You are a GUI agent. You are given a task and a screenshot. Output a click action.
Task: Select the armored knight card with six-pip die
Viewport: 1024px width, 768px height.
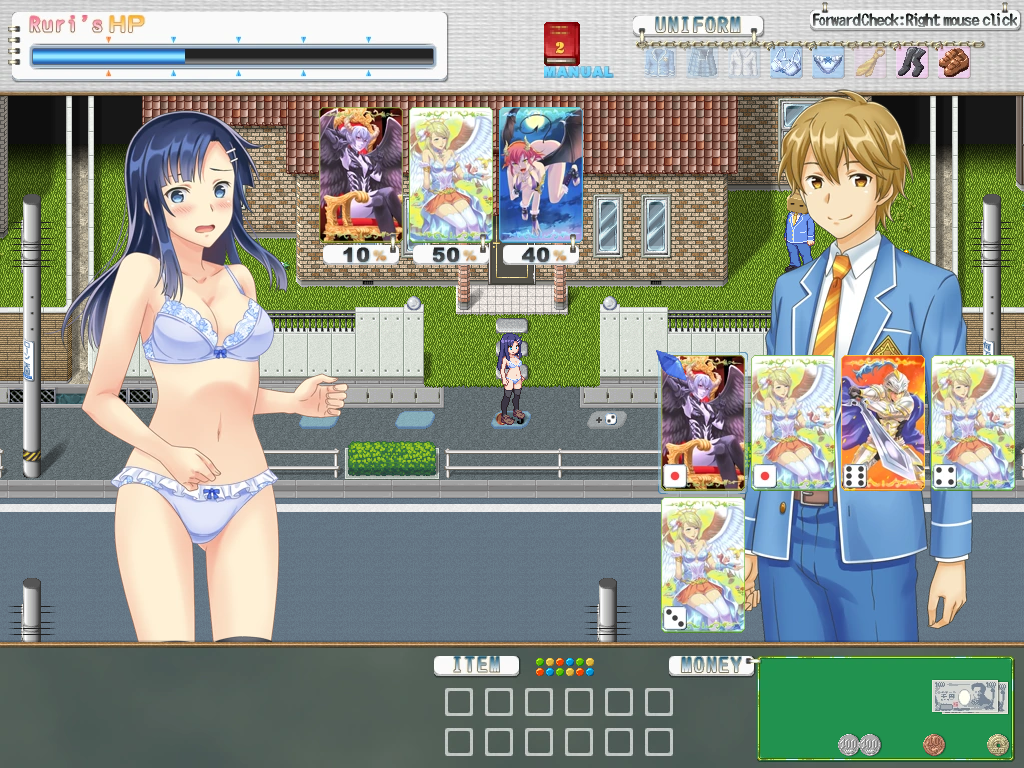point(883,422)
